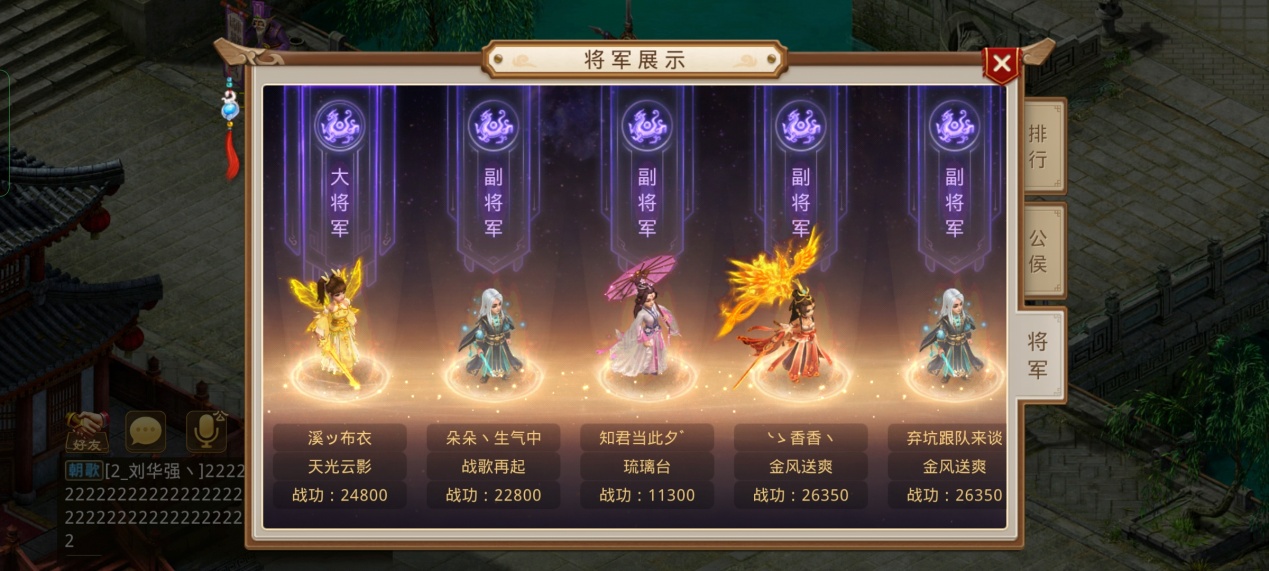View the general 朵朵丶生气中

point(493,330)
